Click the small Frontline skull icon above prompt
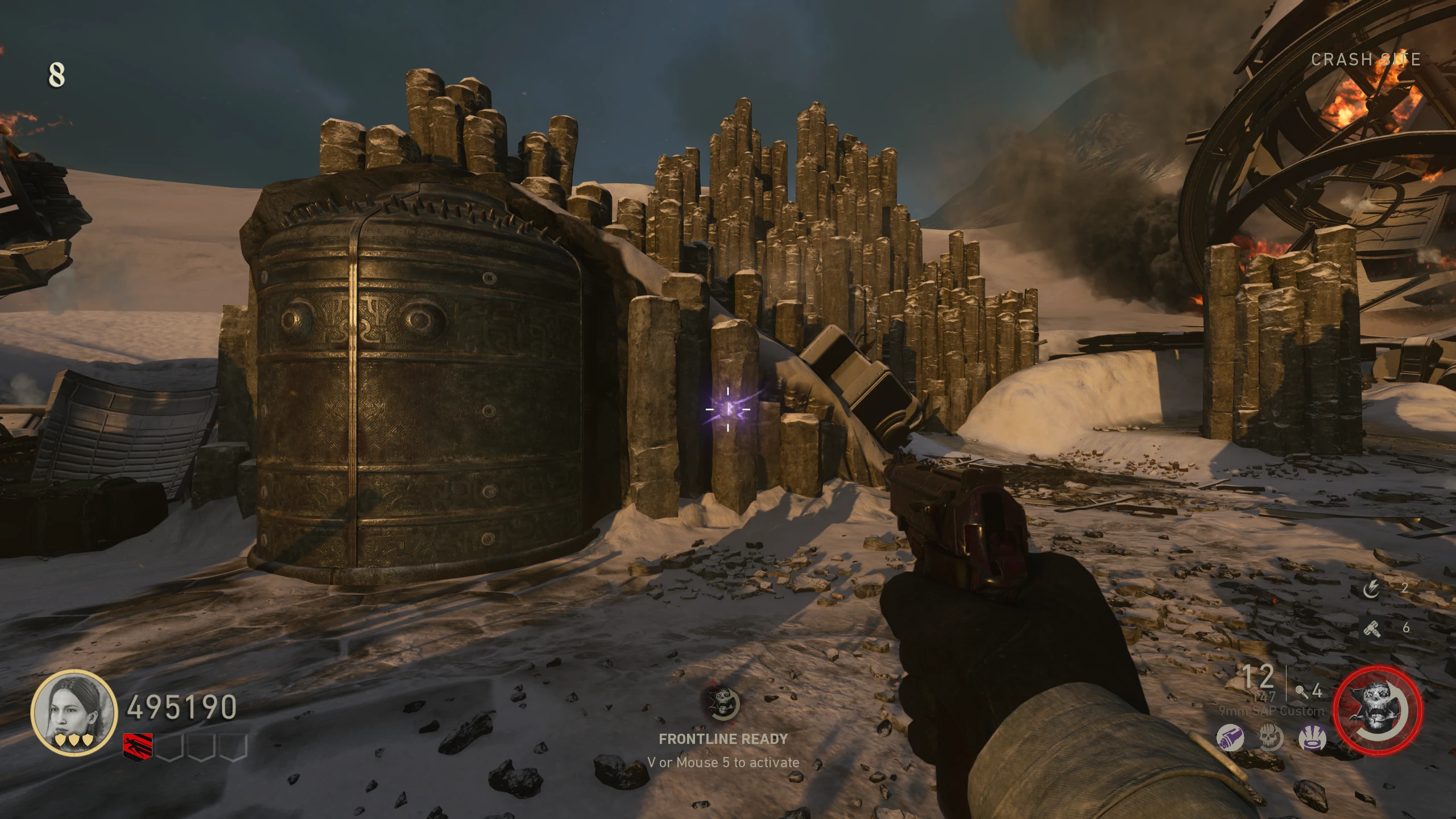 click(722, 703)
